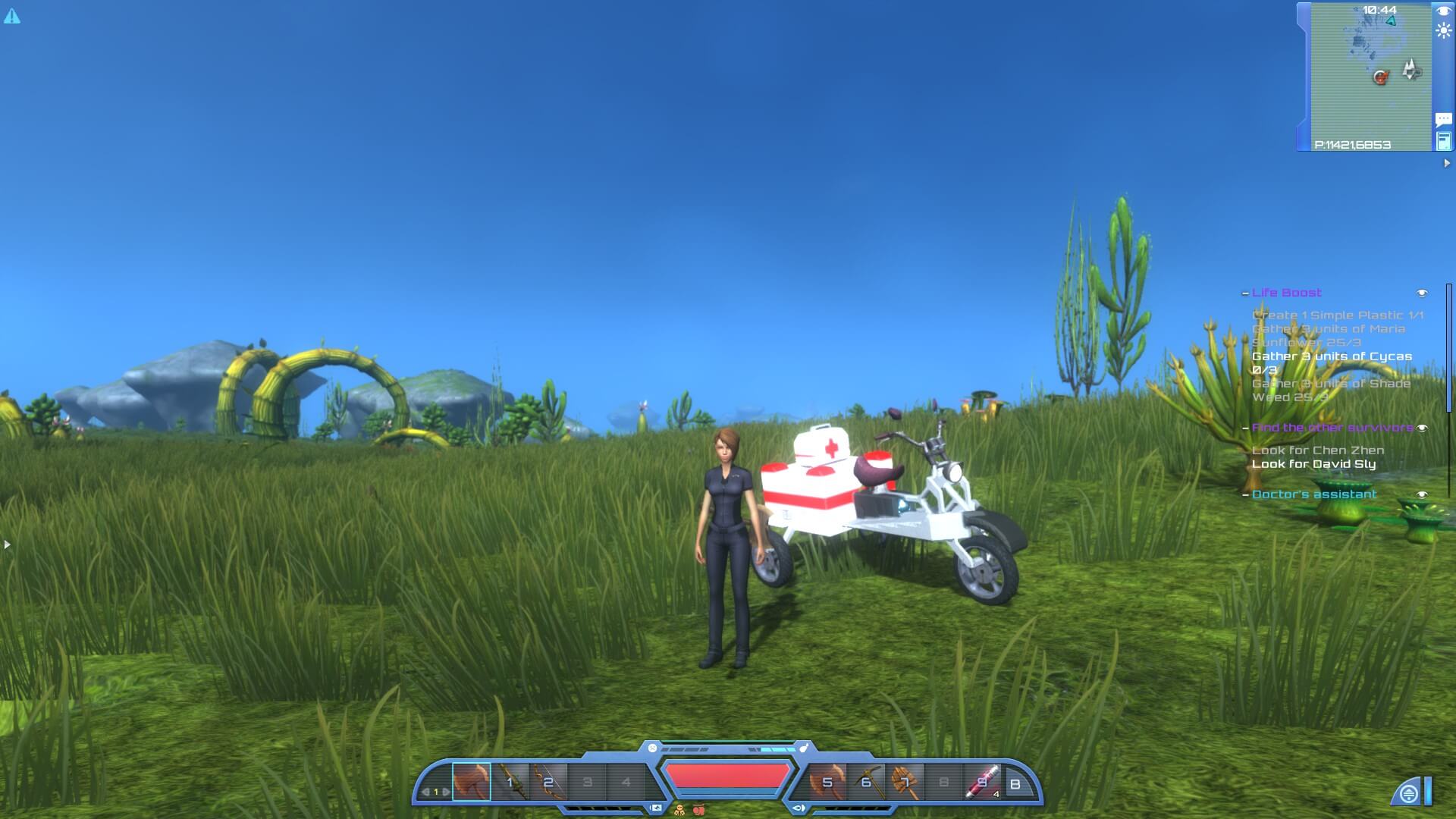Go to the next hotbar page arrow

(446, 792)
